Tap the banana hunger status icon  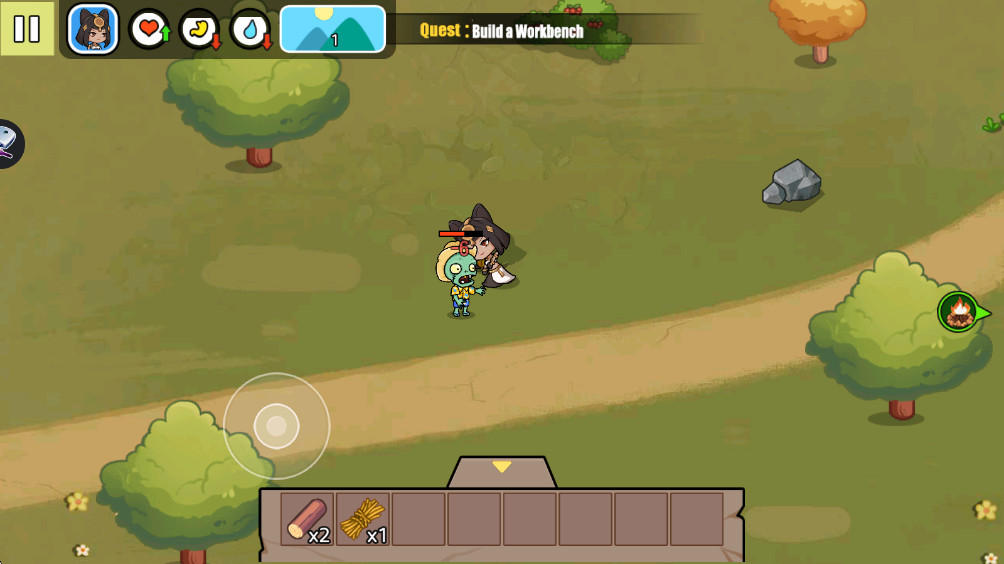click(x=199, y=29)
